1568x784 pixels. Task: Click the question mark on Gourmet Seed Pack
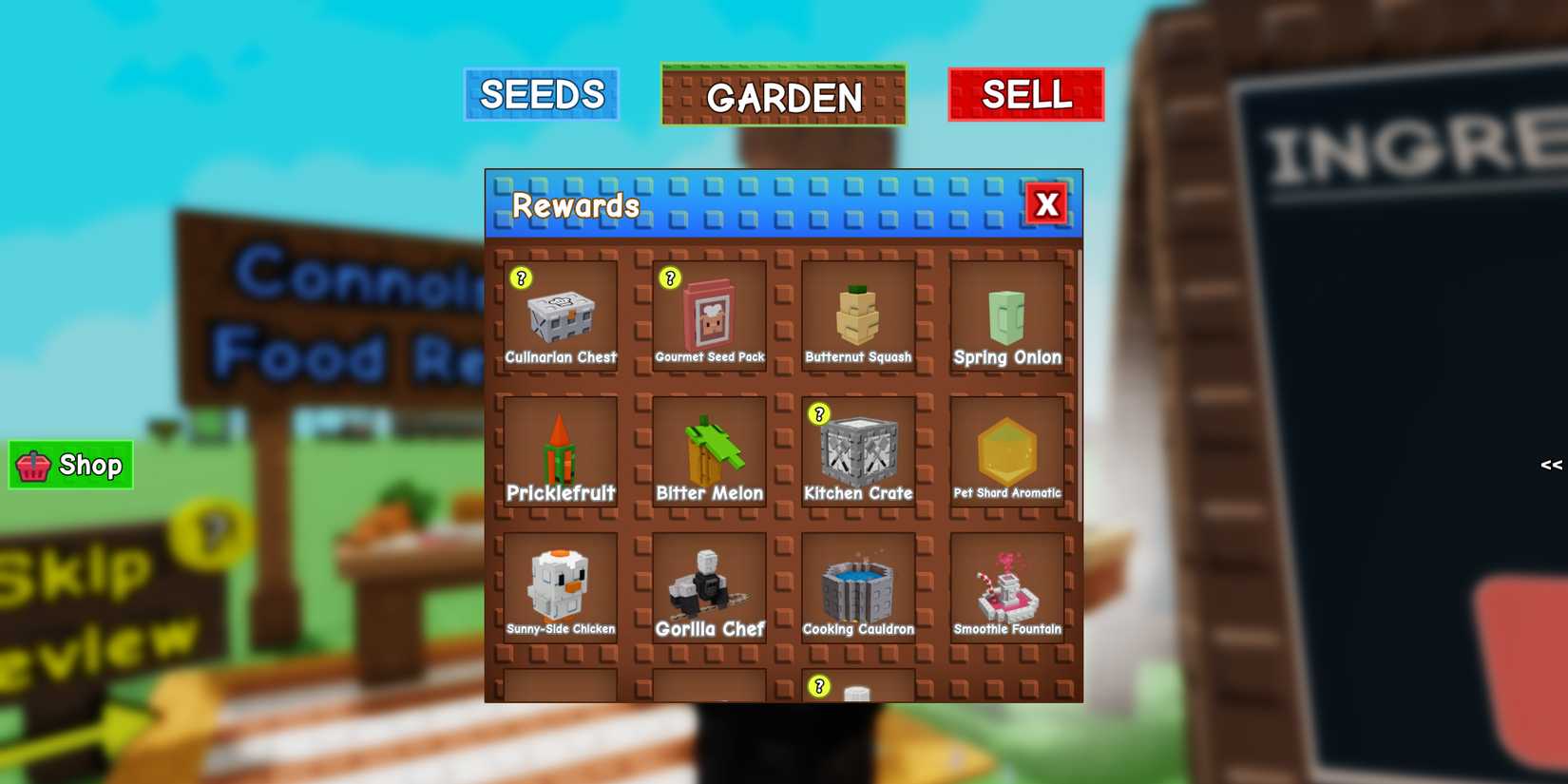670,278
